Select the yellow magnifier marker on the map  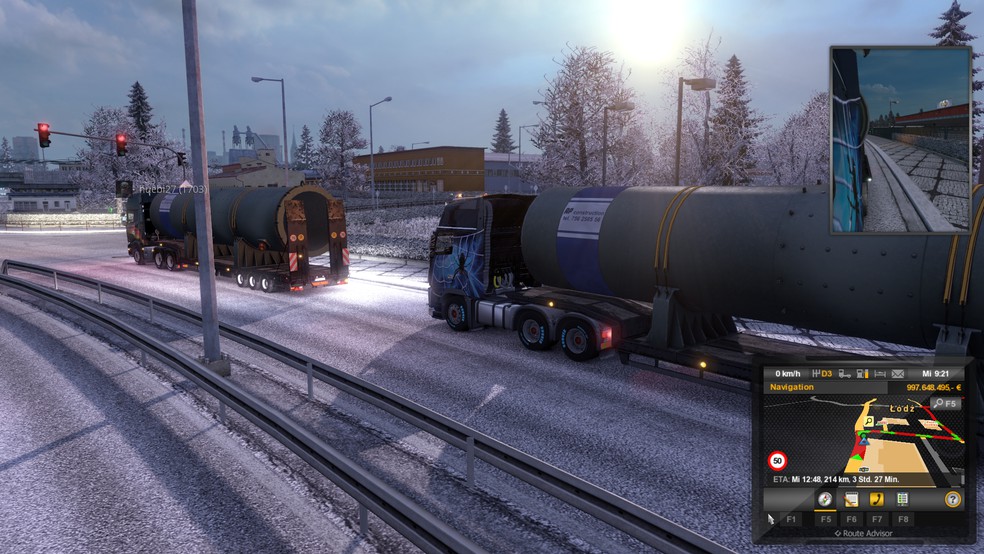867,421
